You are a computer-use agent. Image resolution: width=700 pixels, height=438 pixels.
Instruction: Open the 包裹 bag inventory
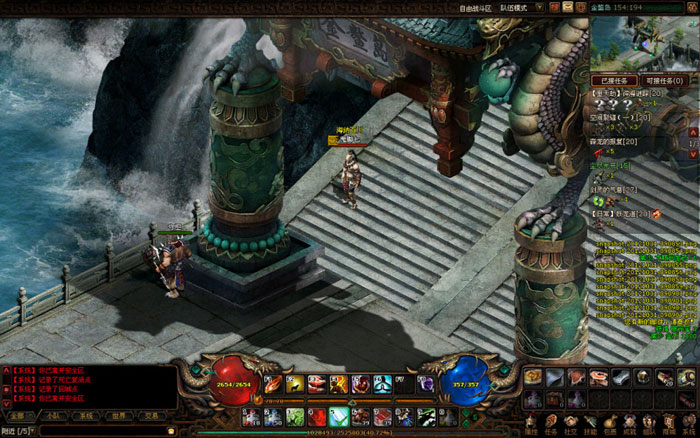tap(610, 426)
